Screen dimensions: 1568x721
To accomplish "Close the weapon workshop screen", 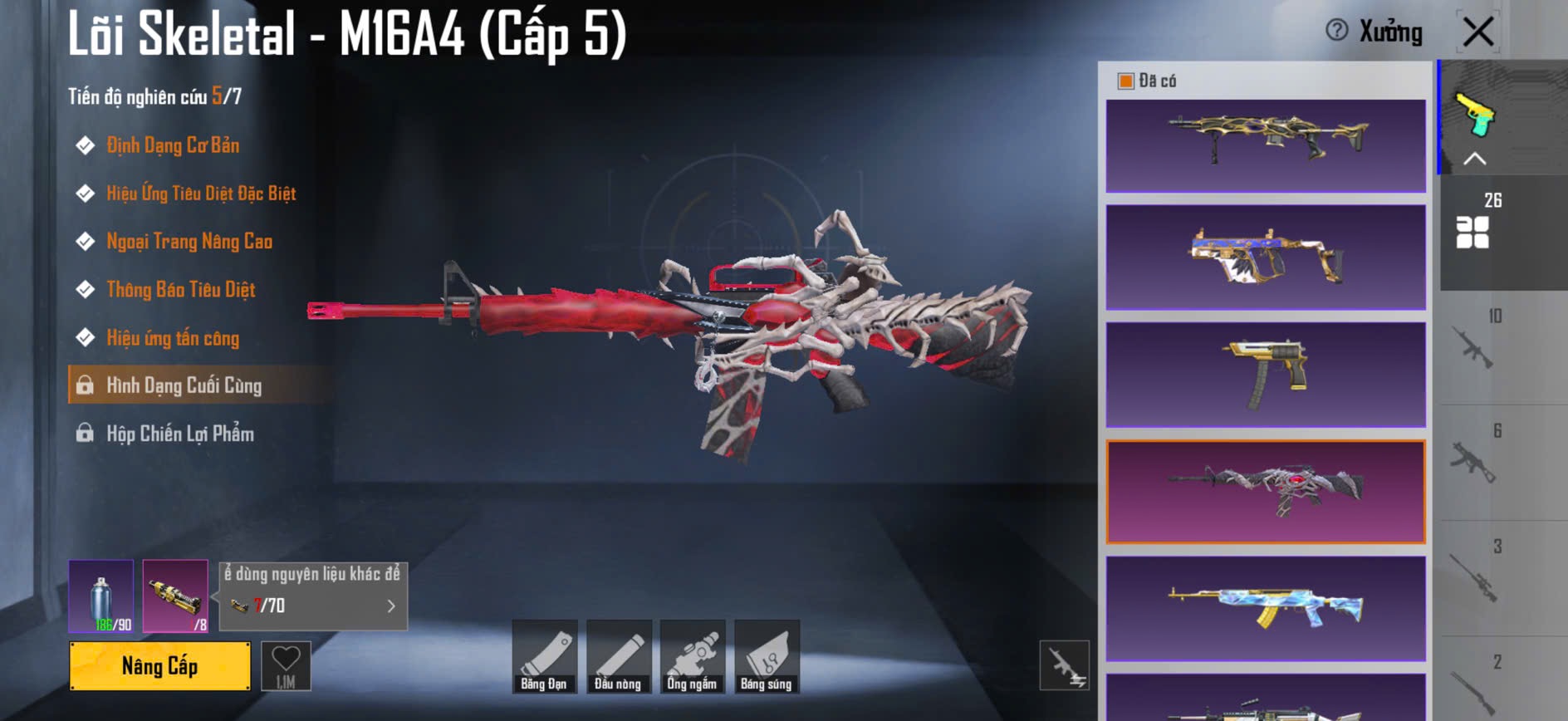I will (x=1477, y=32).
